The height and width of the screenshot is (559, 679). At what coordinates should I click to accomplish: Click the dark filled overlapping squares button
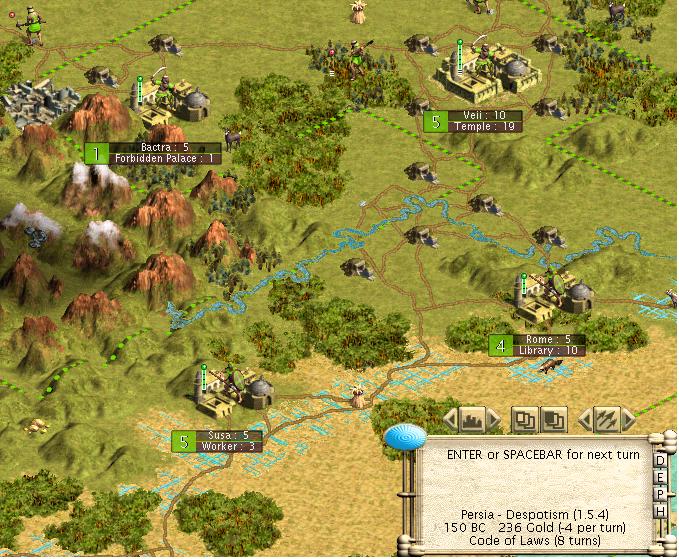pyautogui.click(x=554, y=418)
